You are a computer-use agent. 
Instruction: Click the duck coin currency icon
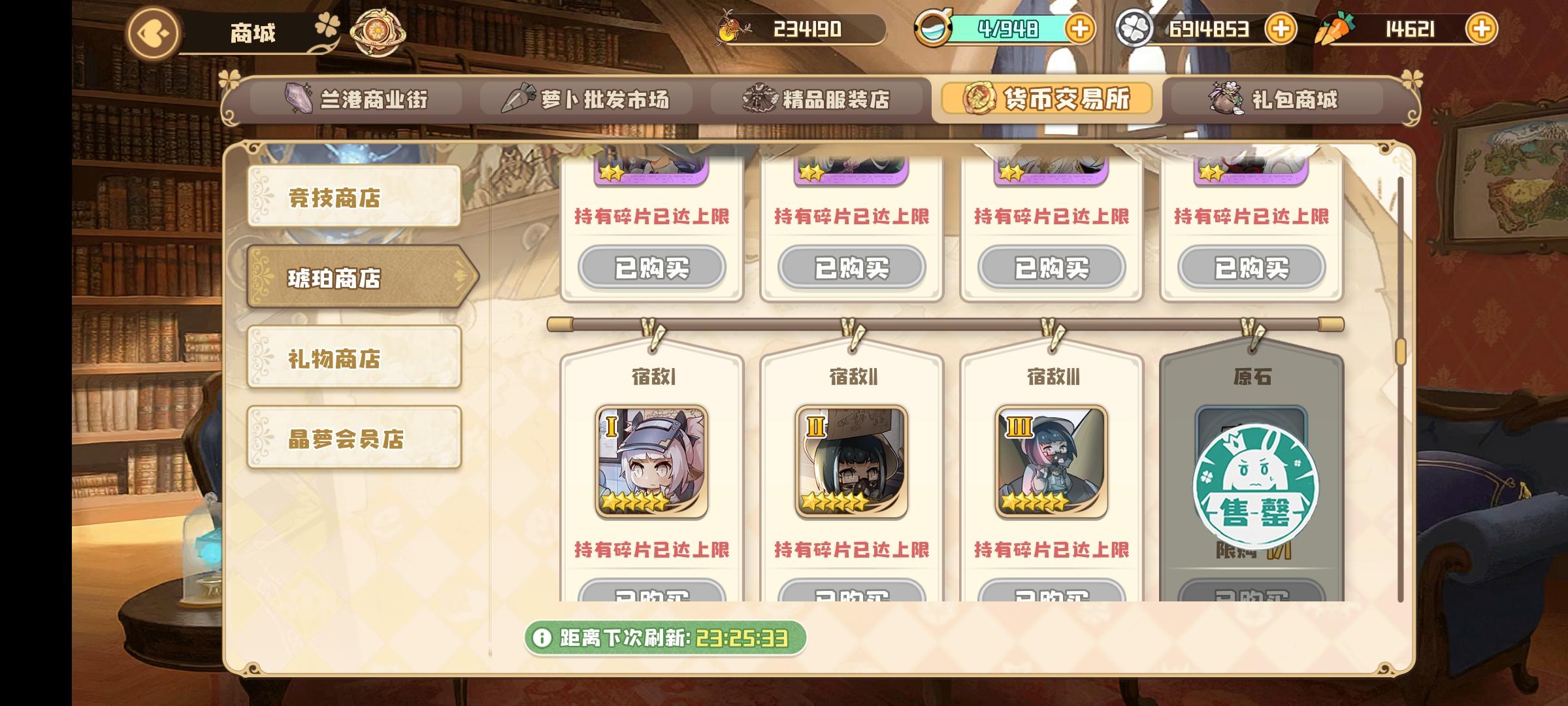(729, 29)
